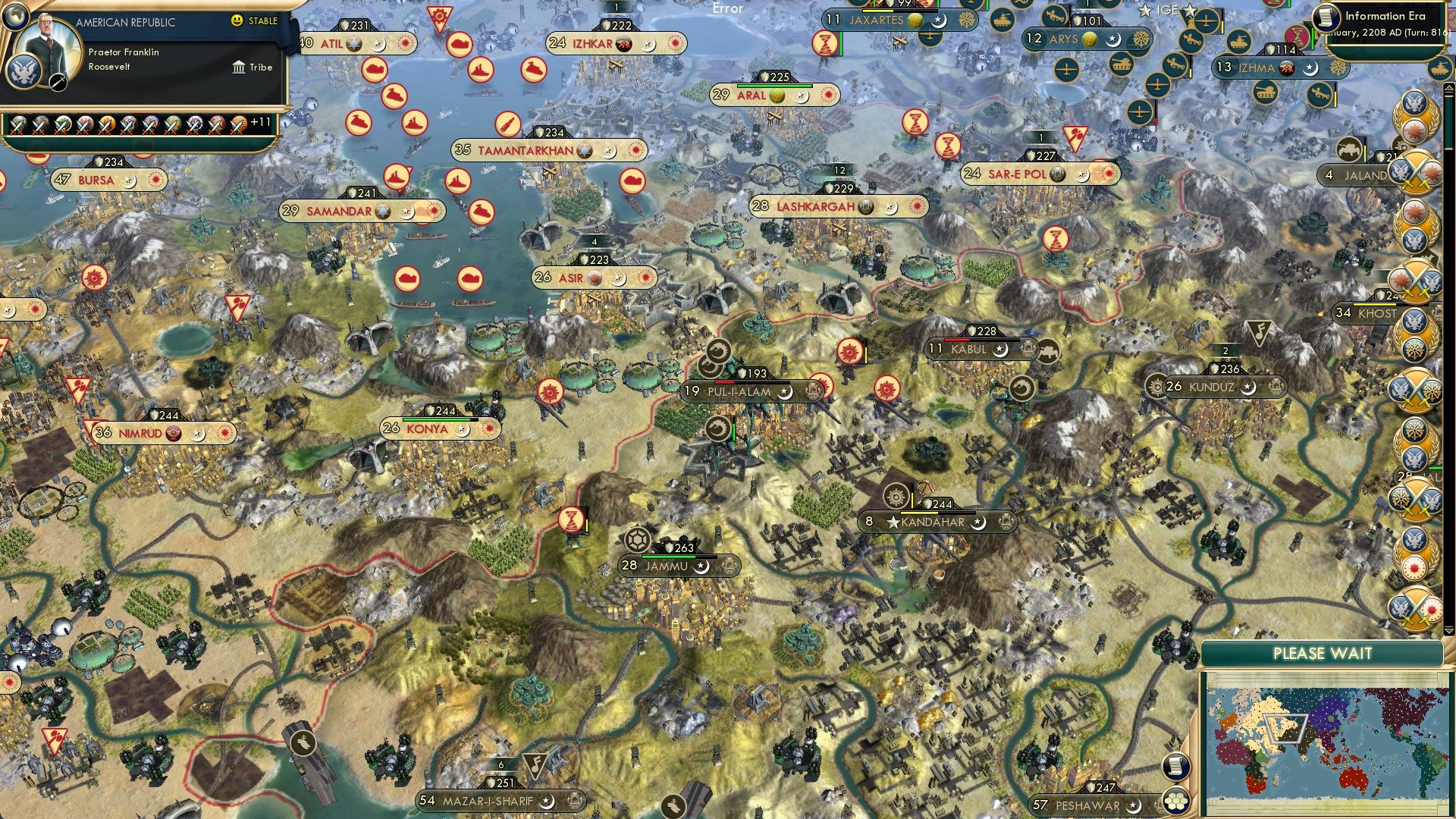Open the city screen for Kandahar
1456x819 pixels.
930,522
